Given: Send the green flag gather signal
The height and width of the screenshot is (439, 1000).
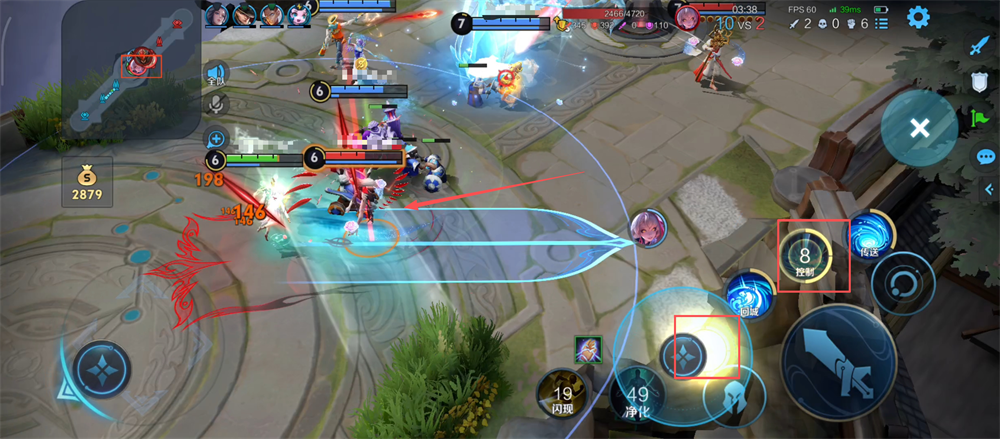Looking at the screenshot, I should pos(980,120).
